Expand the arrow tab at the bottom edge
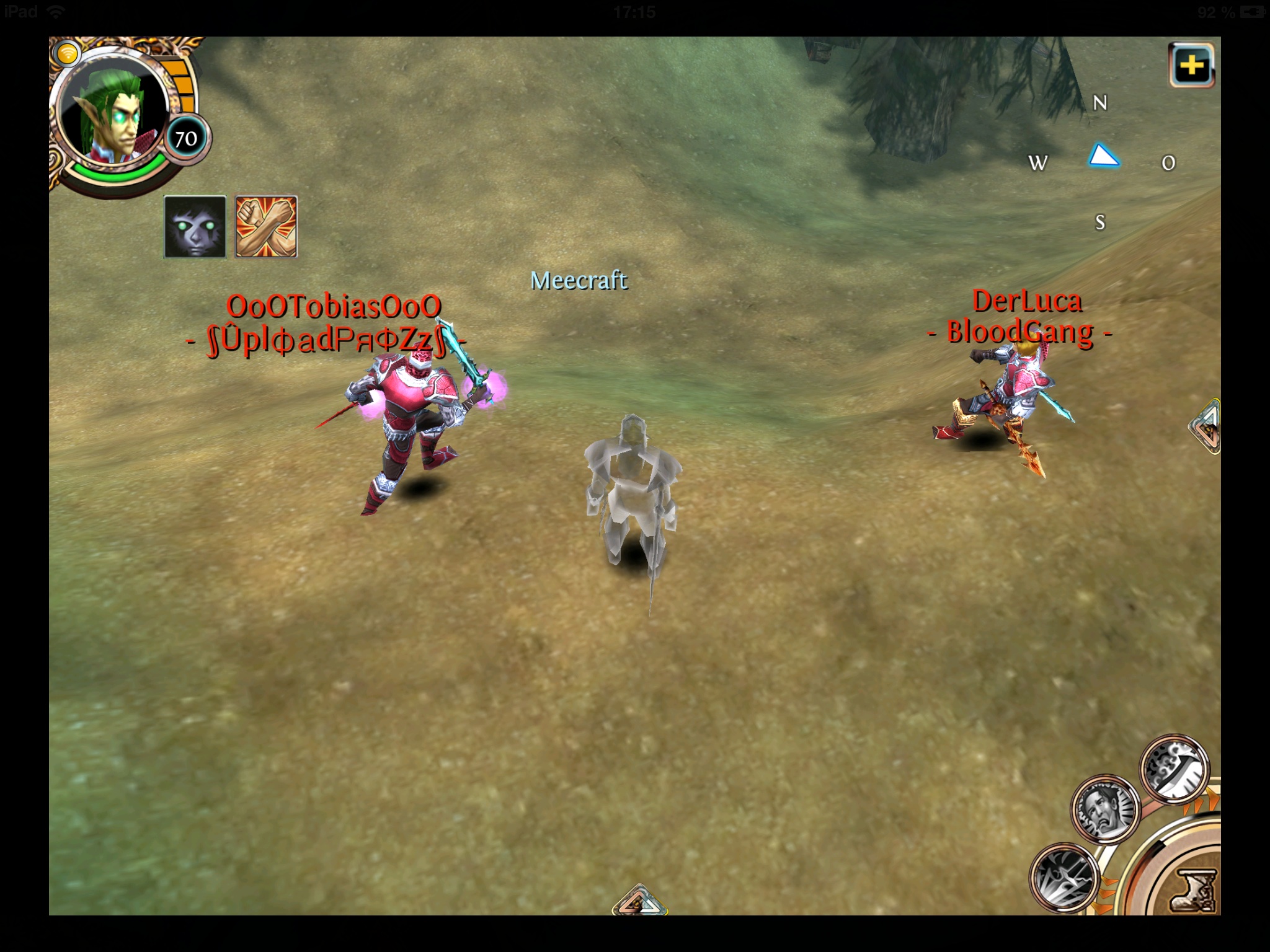Screen dimensions: 1270x952 coord(638,902)
